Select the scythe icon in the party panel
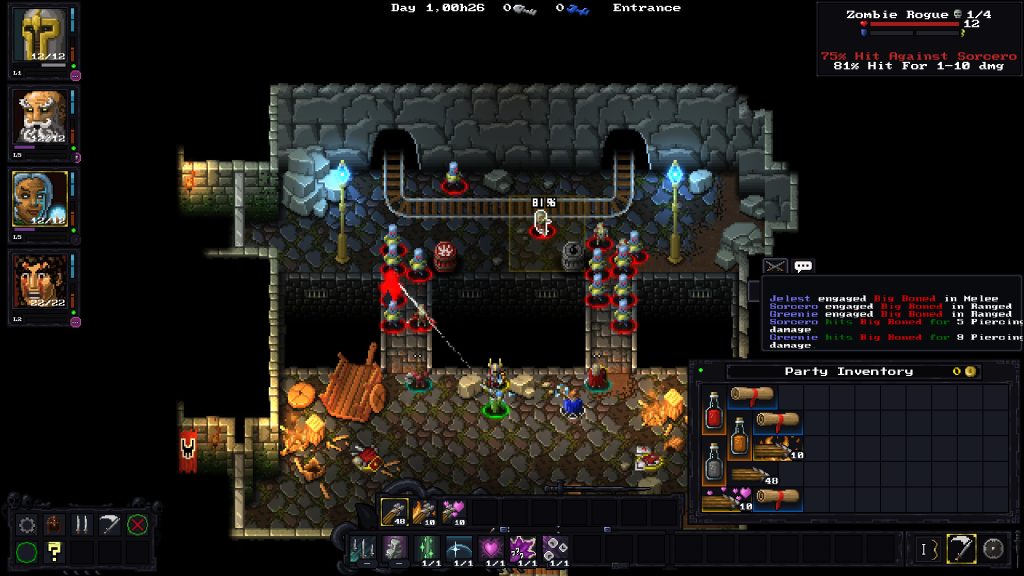The image size is (1024, 576). [x=111, y=524]
